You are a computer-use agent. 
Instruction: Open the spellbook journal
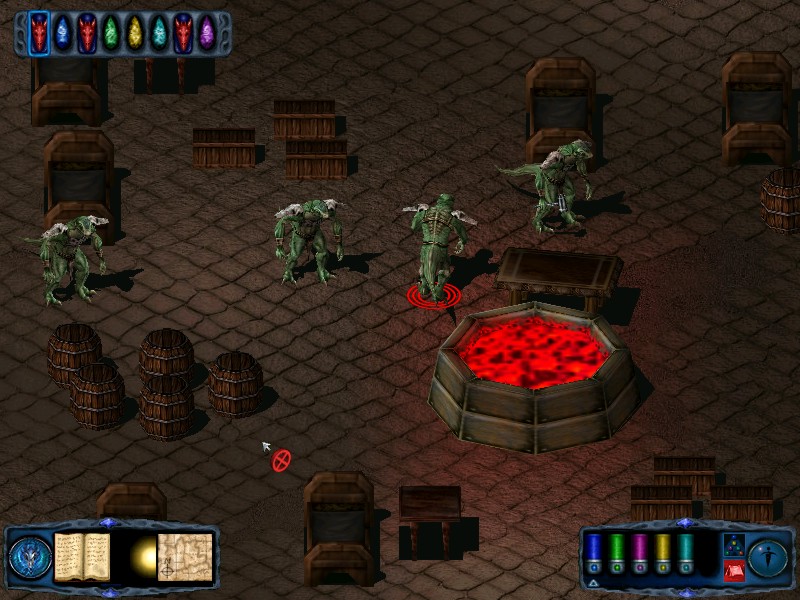click(x=82, y=558)
